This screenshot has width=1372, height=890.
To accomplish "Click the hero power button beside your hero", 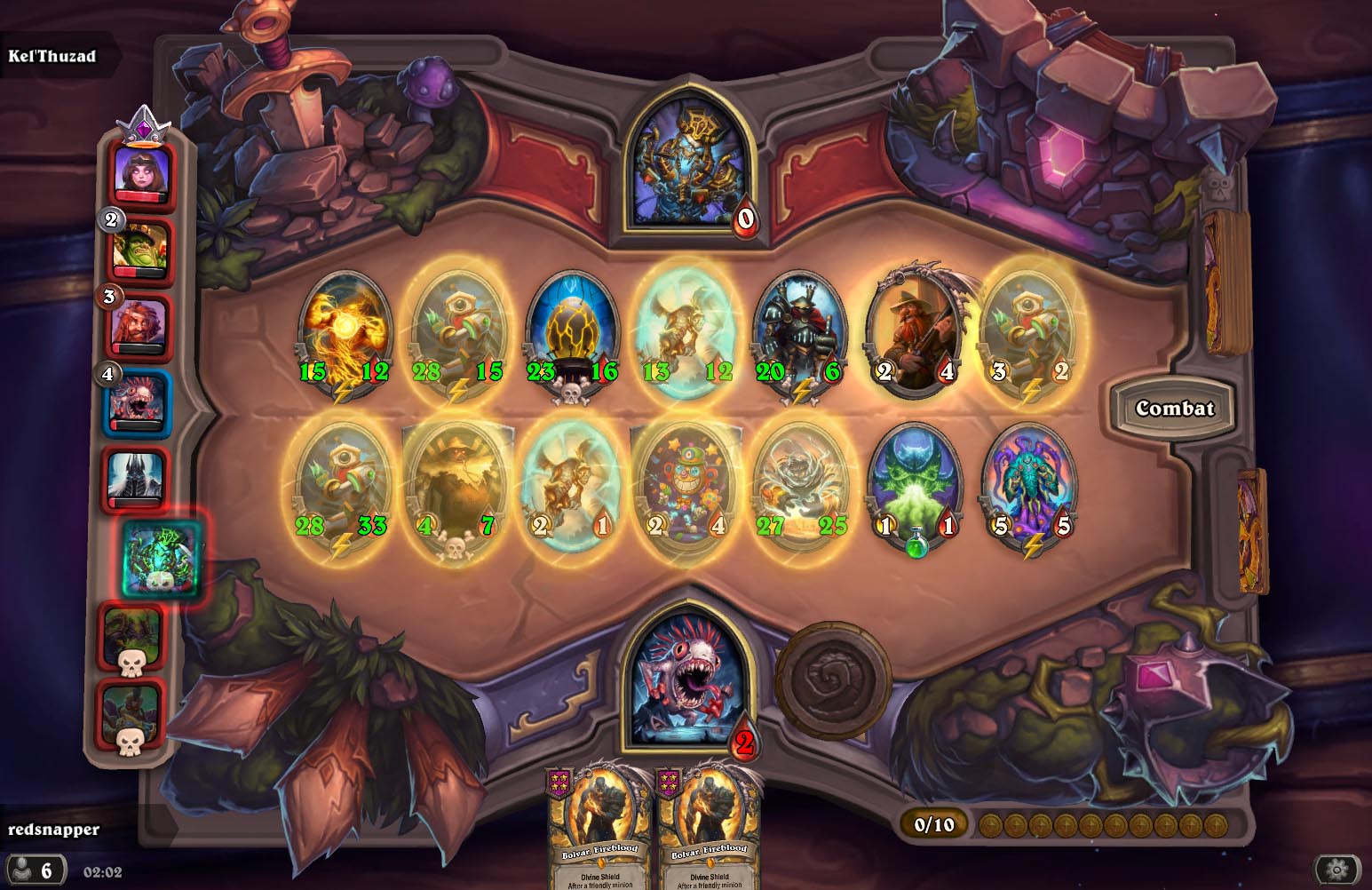I will point(833,678).
